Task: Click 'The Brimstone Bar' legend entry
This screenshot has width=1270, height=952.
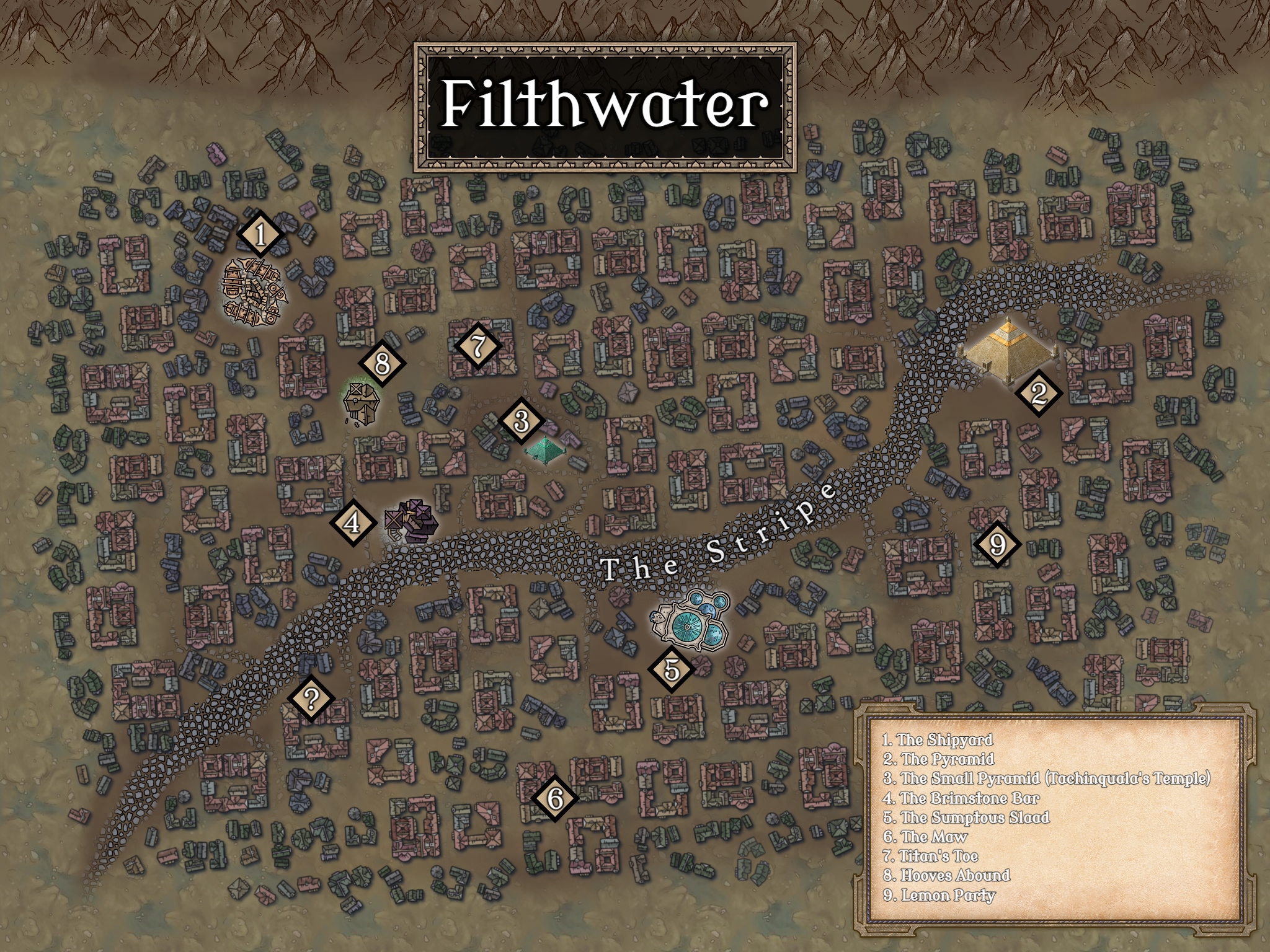Action: point(961,798)
